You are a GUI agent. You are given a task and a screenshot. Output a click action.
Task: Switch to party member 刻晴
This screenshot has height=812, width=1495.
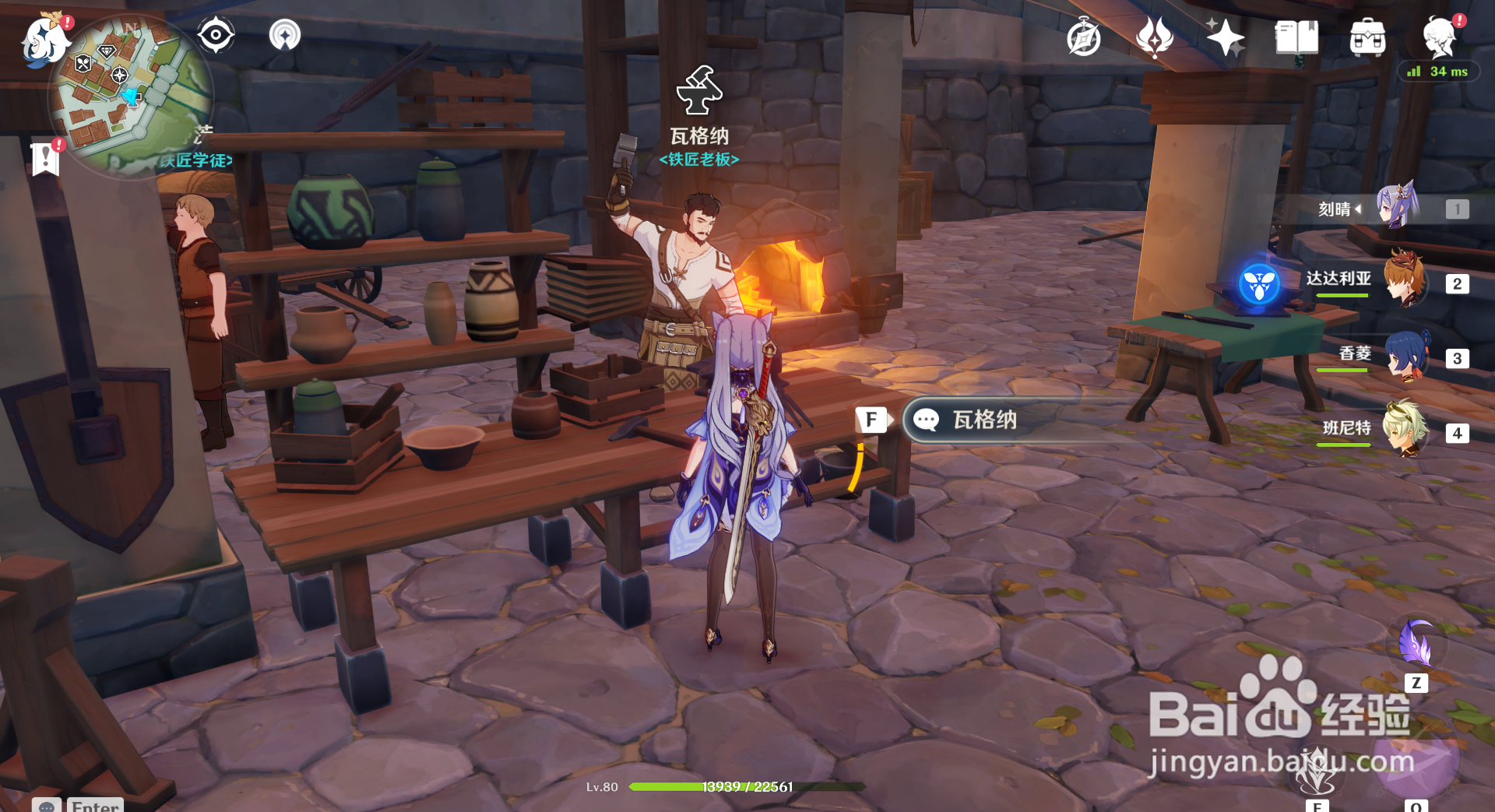1395,209
